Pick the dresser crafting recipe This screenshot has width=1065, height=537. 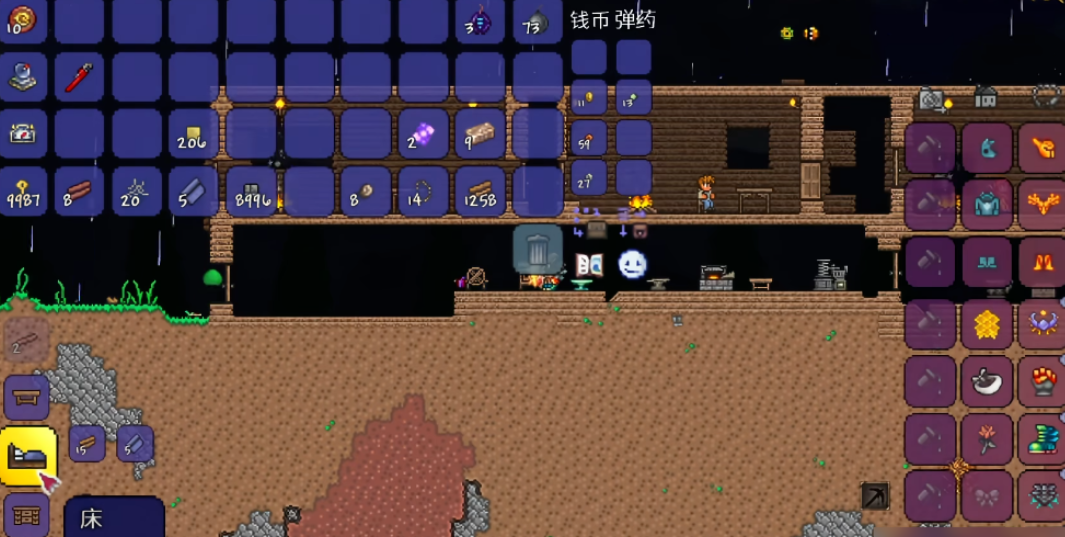click(x=26, y=516)
